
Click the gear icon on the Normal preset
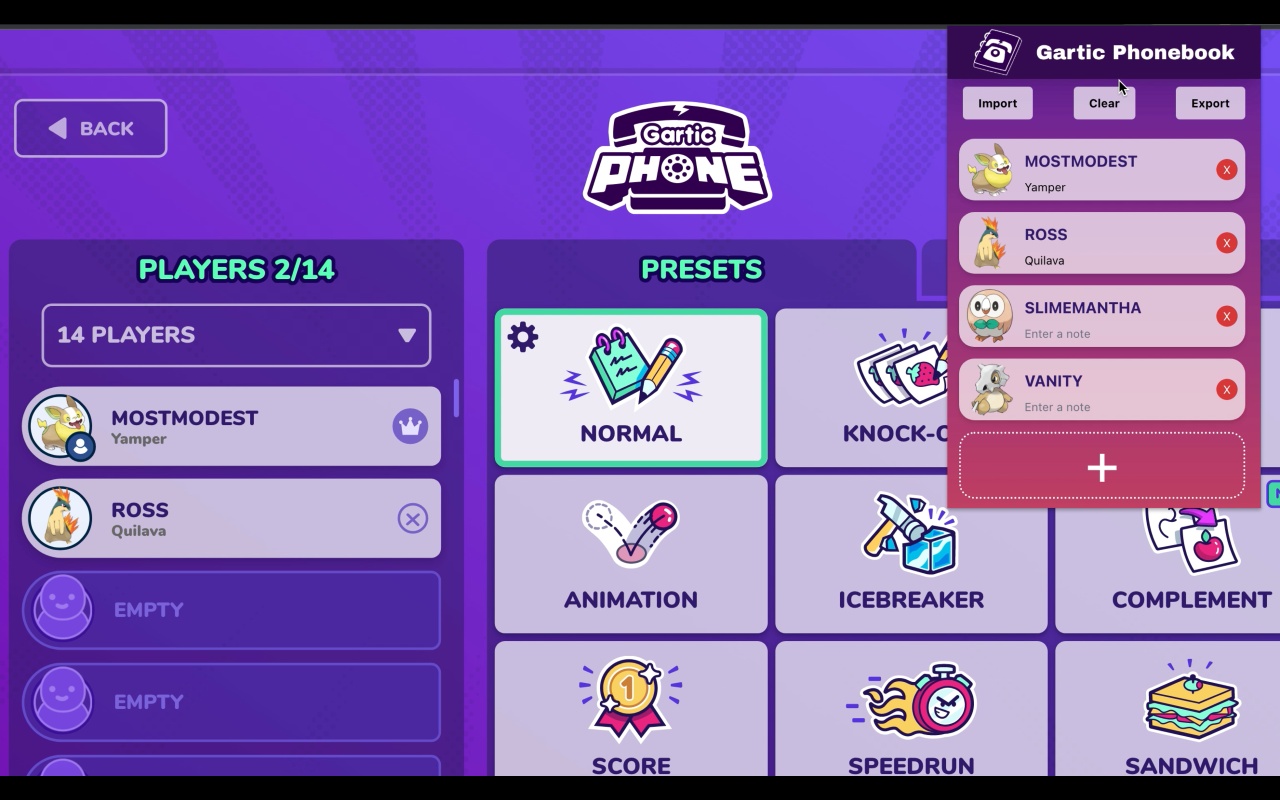click(x=521, y=338)
